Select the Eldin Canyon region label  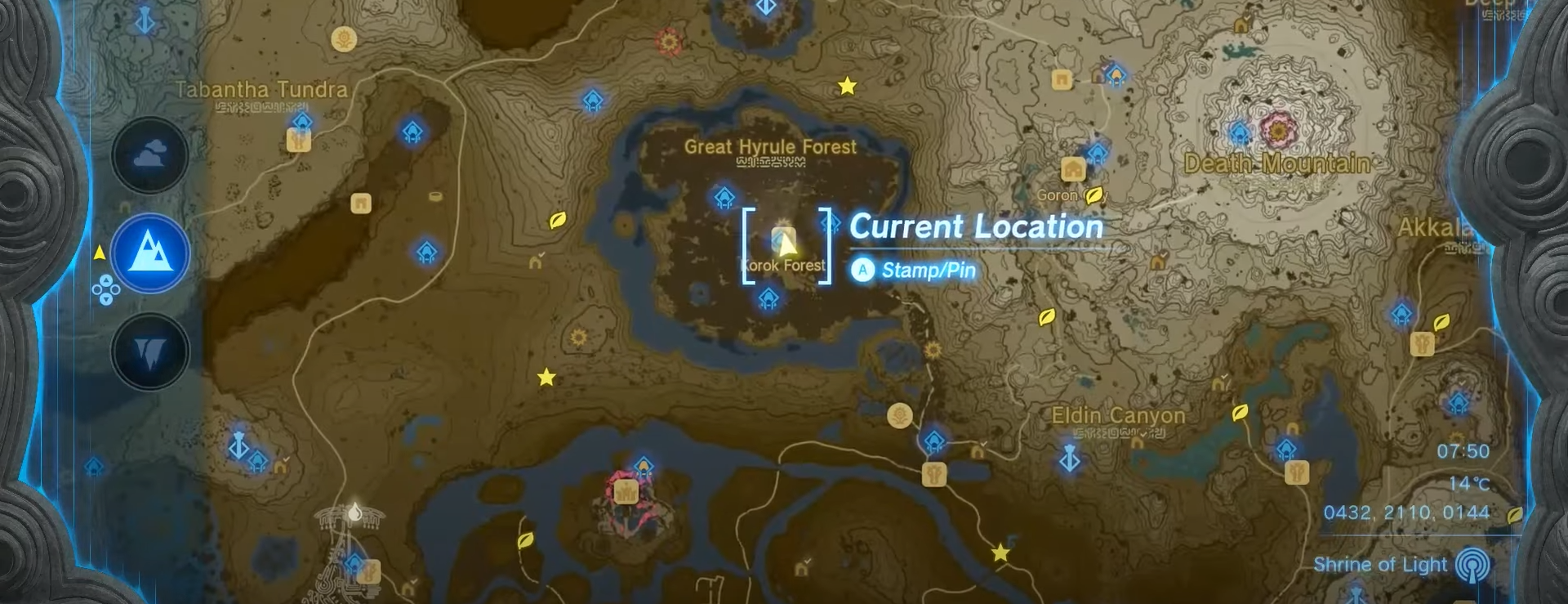[1117, 416]
